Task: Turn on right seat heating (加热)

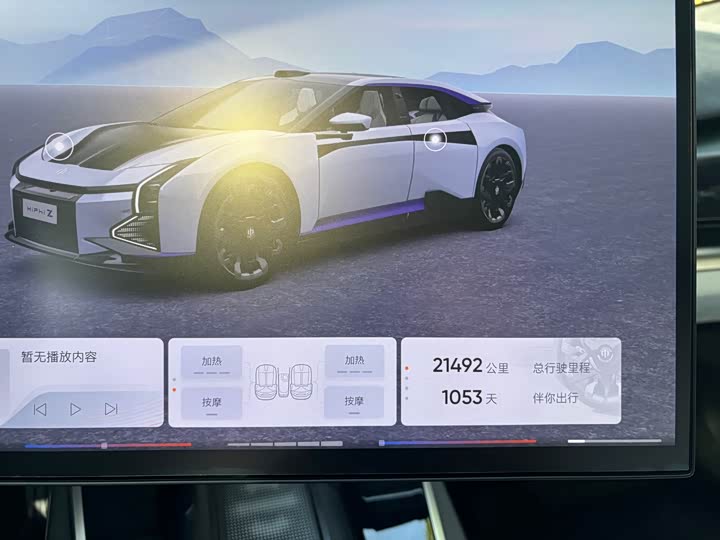Action: [354, 361]
